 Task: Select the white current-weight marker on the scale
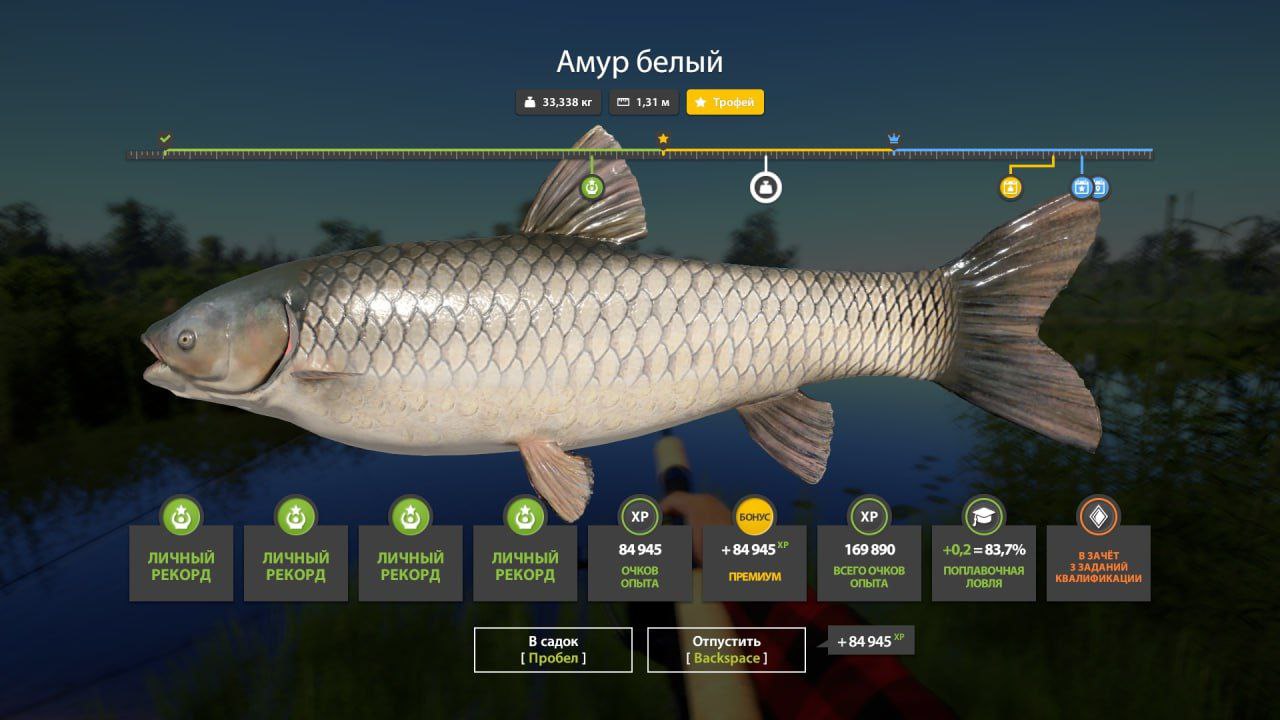pos(766,187)
